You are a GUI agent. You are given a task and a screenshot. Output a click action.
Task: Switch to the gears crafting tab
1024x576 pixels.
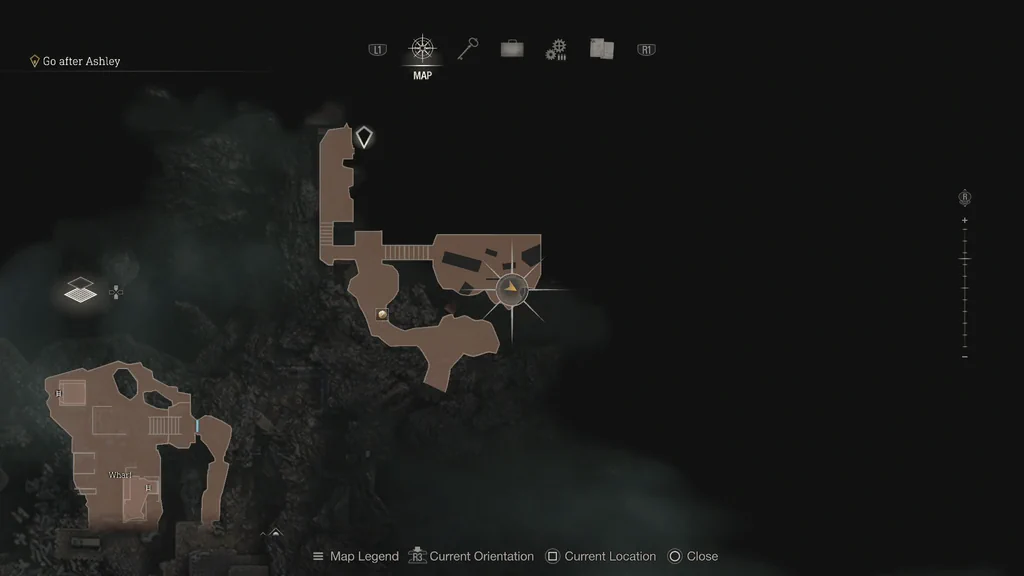[x=556, y=50]
